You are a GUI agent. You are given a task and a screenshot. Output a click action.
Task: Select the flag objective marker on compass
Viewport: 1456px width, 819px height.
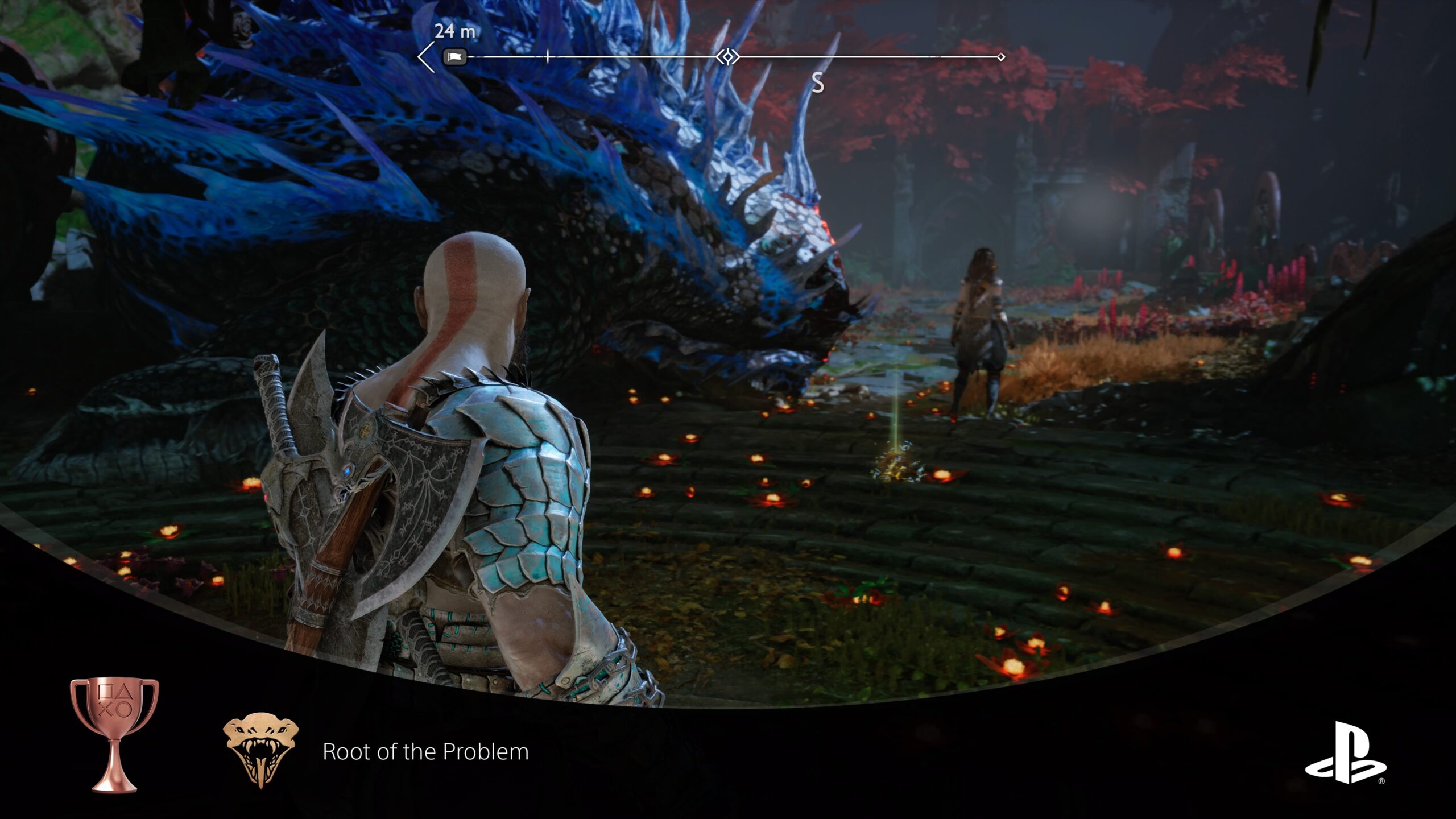point(454,57)
